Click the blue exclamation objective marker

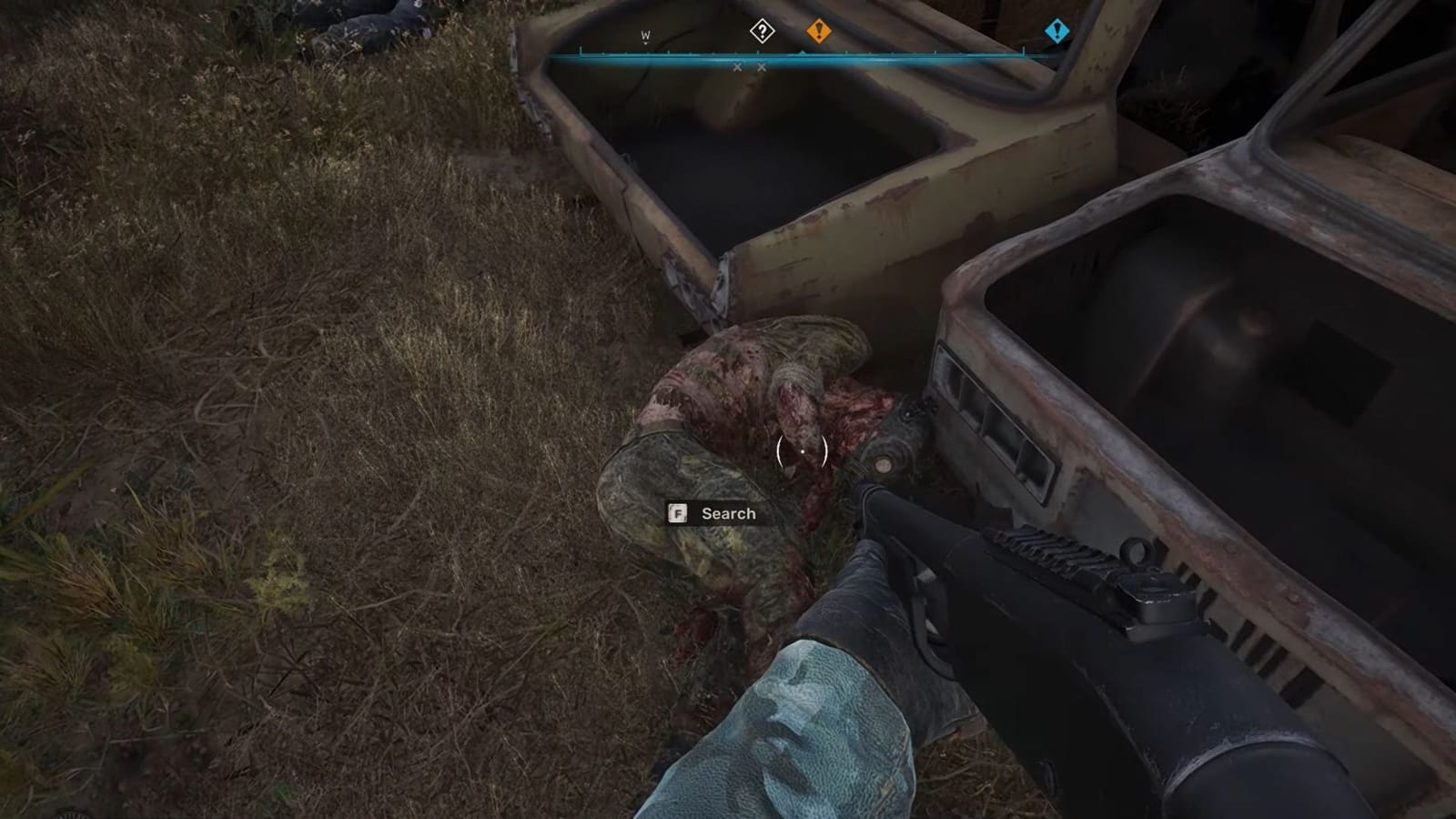(x=1056, y=31)
